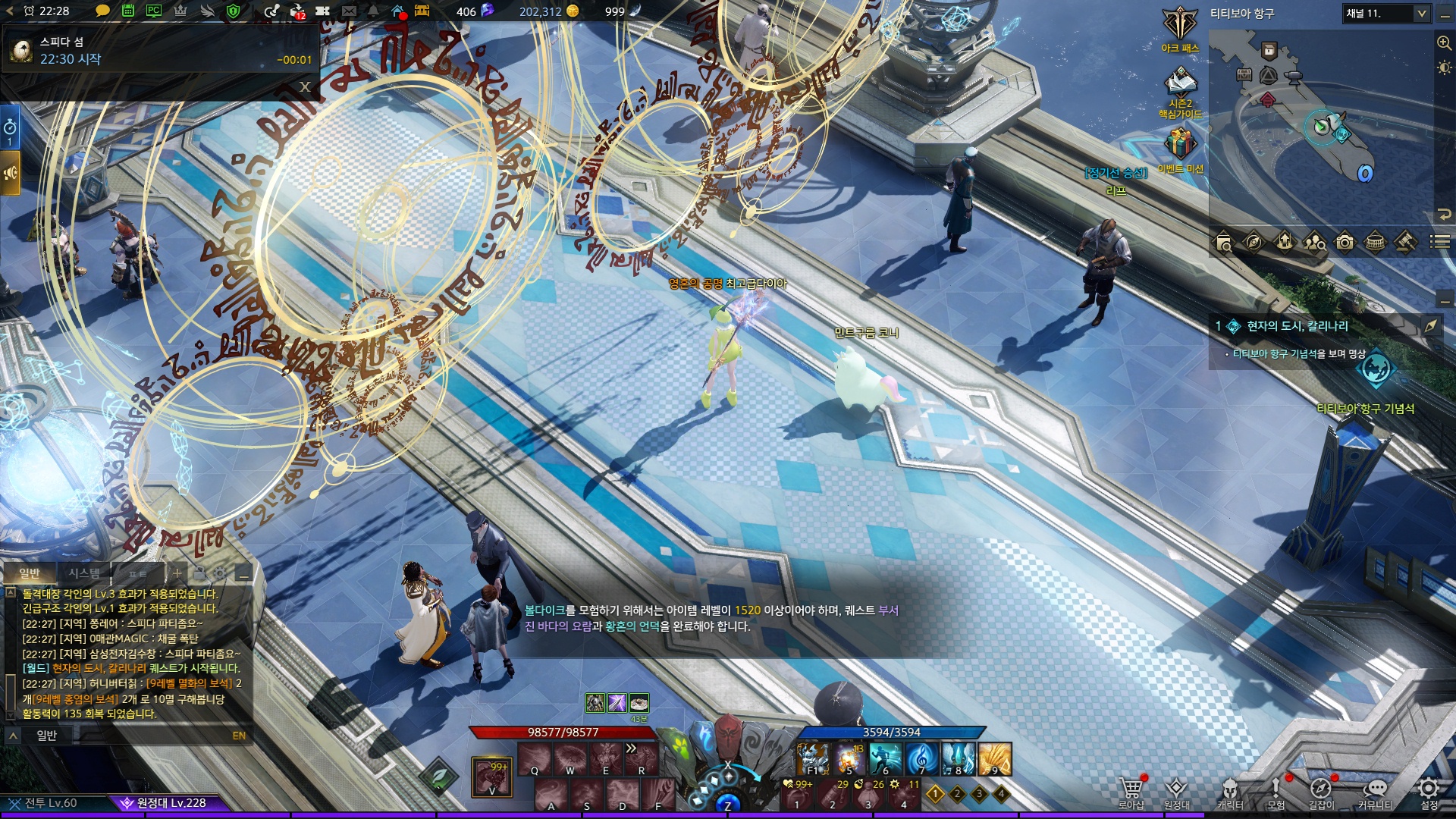Image resolution: width=1456 pixels, height=819 pixels.
Task: Open the 아크 패스 (Ark Pass) icon
Action: coord(1180,25)
